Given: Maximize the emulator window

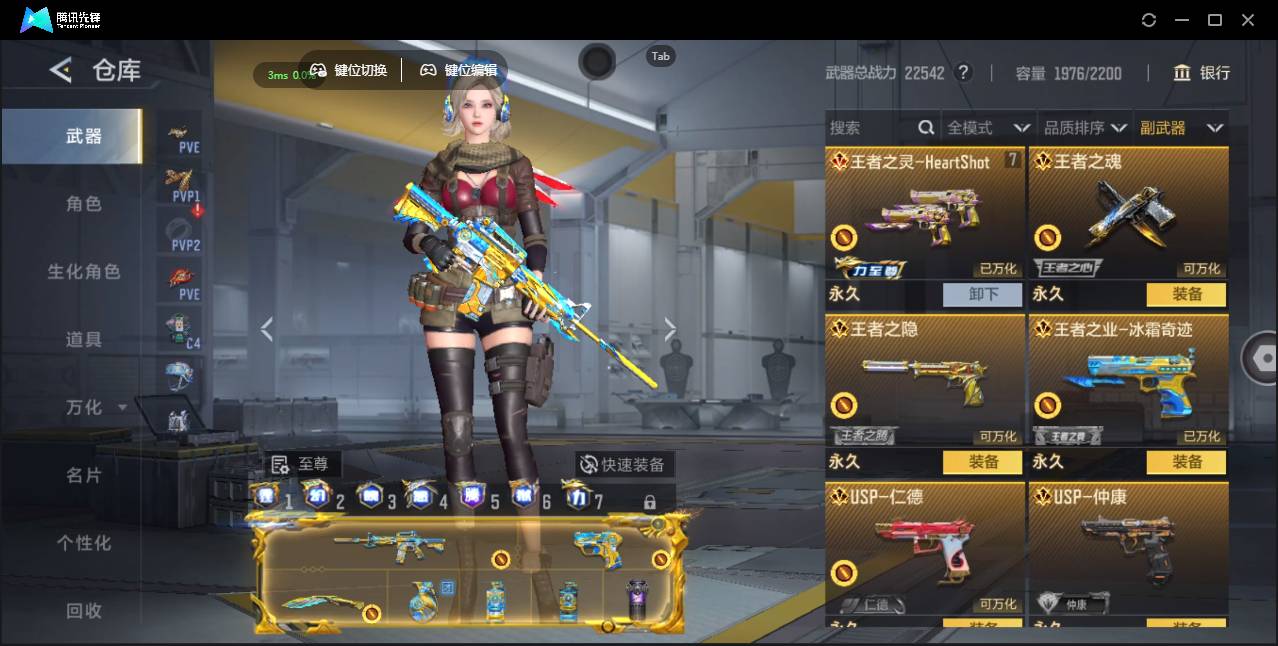Looking at the screenshot, I should (1215, 20).
